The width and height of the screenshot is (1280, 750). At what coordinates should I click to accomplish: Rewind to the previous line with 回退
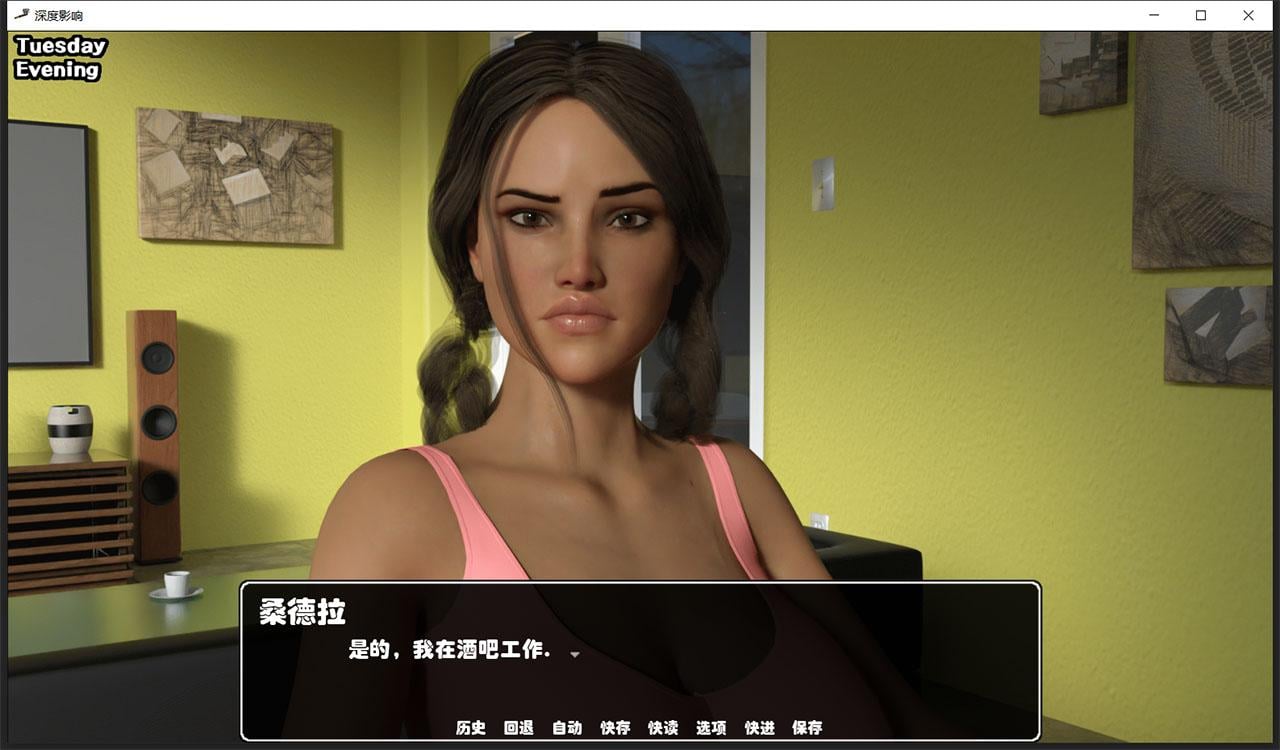point(519,729)
